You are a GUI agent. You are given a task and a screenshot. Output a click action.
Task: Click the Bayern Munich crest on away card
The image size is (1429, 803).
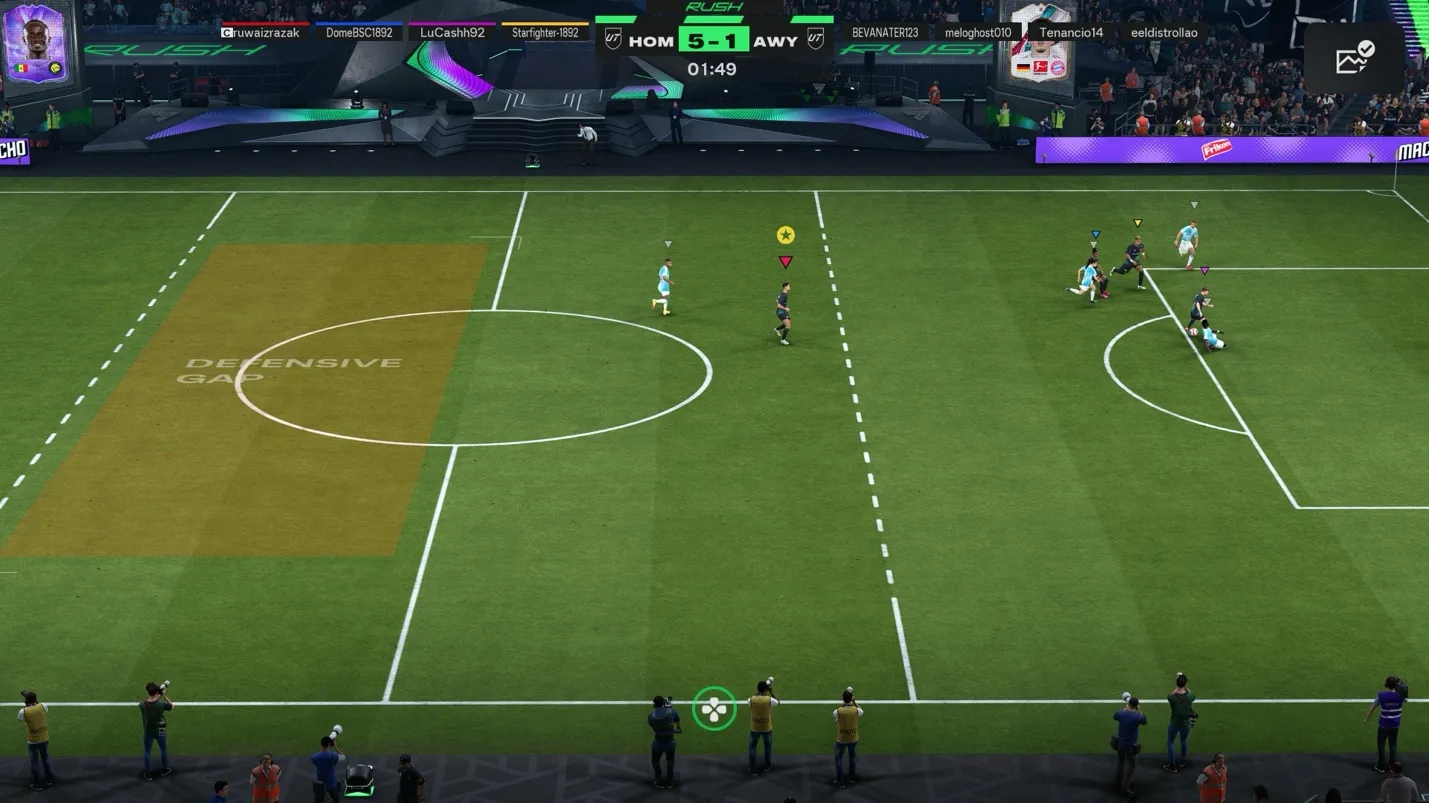point(1058,67)
